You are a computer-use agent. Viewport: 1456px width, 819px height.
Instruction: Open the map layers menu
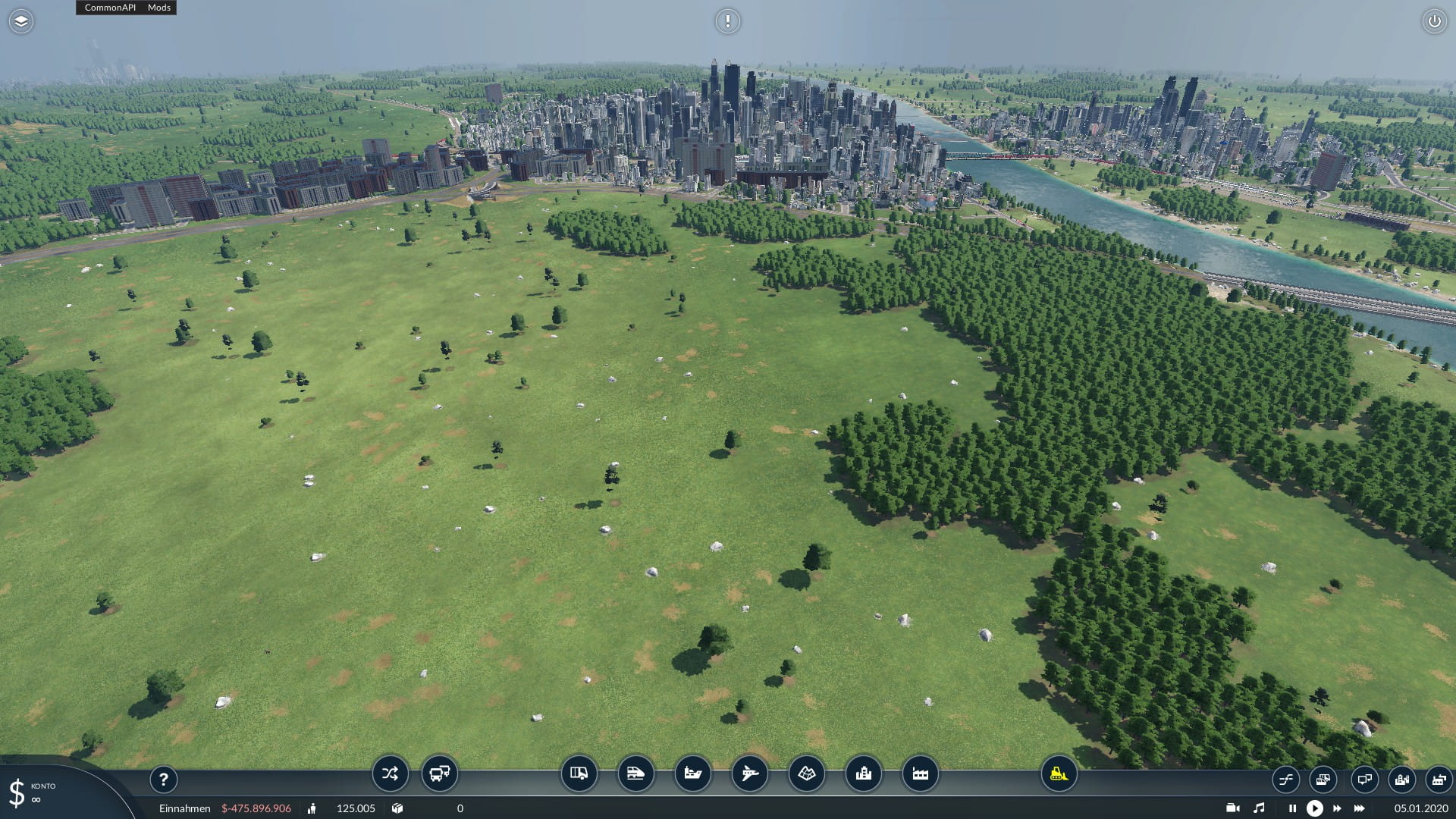click(x=21, y=21)
